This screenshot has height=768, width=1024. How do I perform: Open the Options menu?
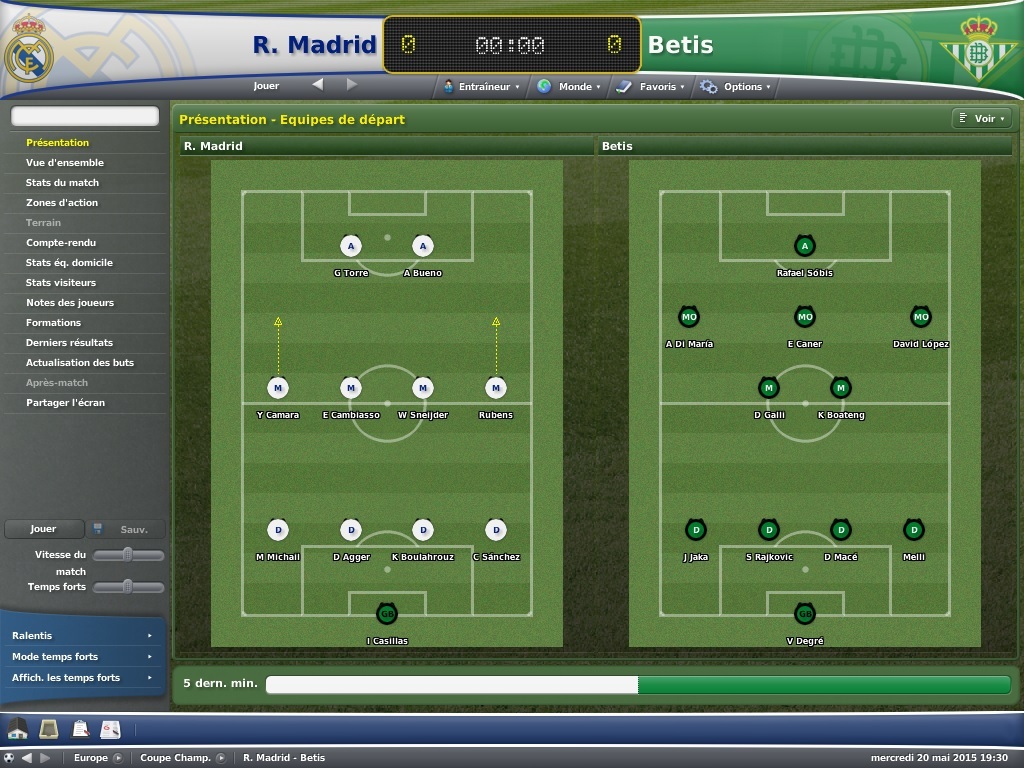tap(737, 87)
